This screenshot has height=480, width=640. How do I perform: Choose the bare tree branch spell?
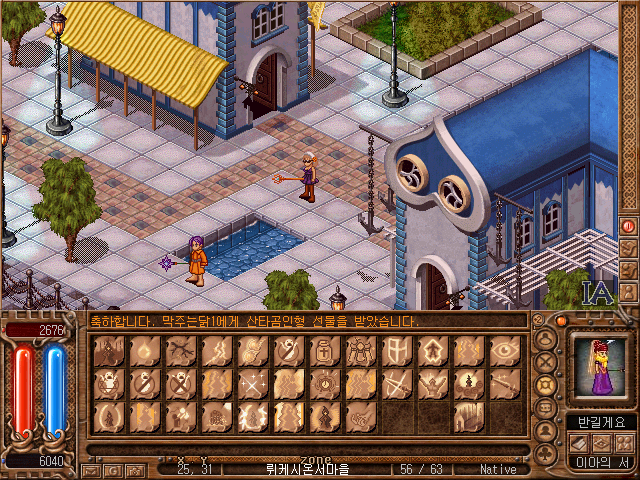pos(181,351)
